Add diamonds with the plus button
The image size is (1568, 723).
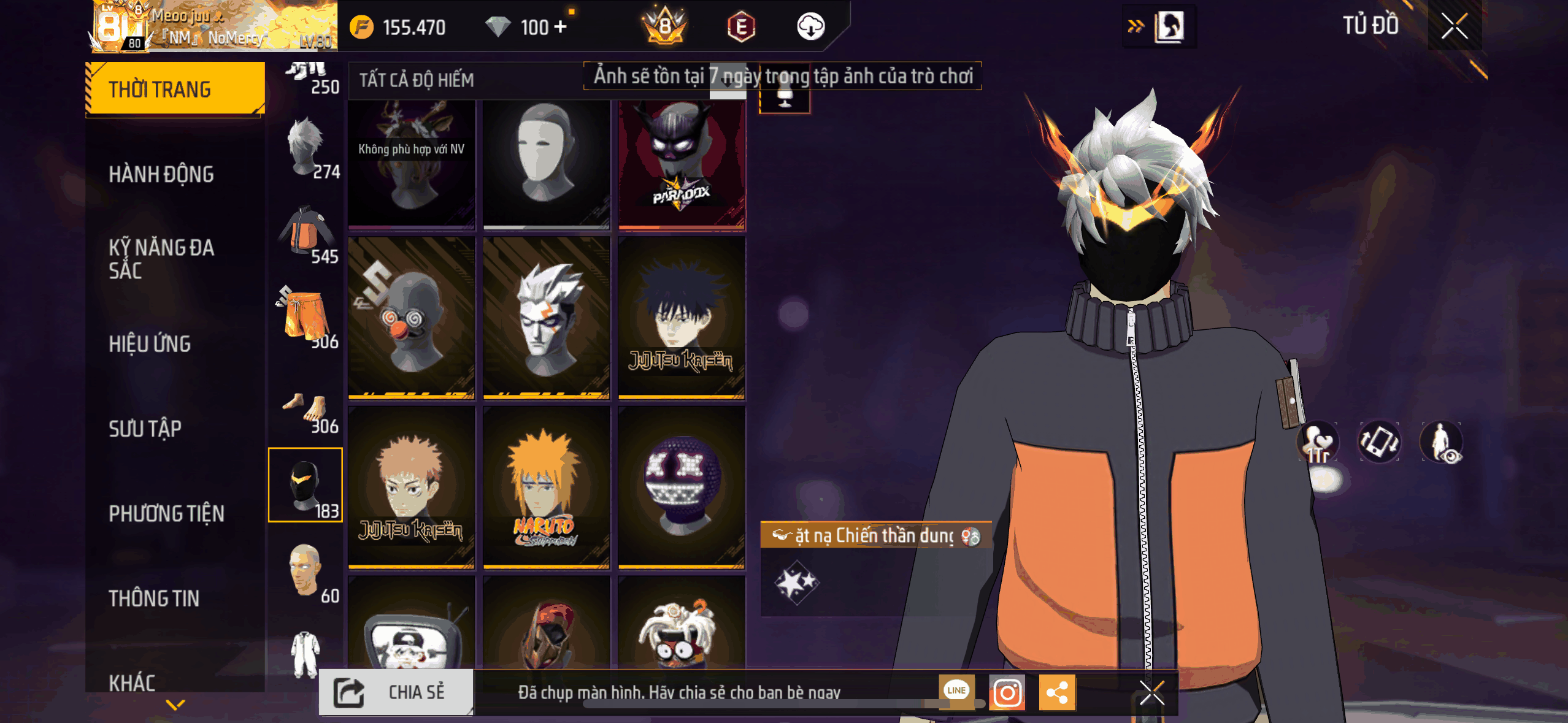[560, 27]
